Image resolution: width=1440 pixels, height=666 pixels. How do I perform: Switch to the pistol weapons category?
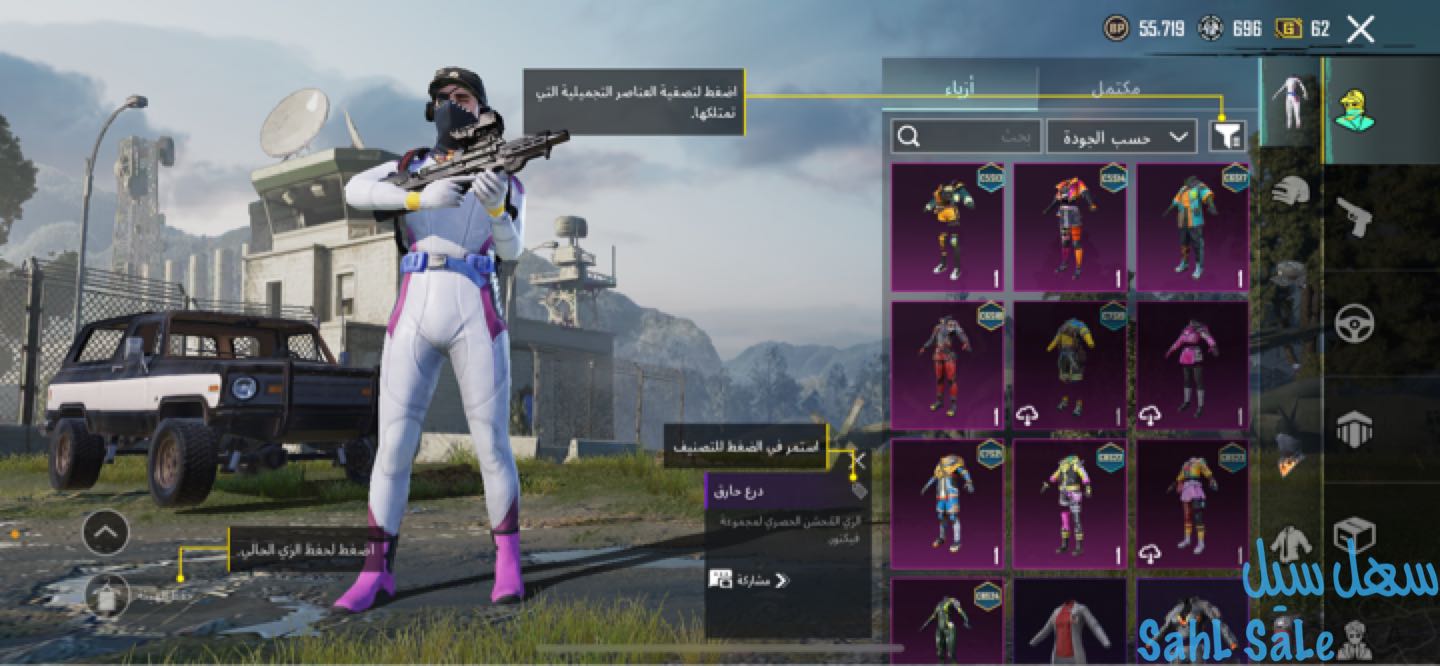tap(1354, 217)
